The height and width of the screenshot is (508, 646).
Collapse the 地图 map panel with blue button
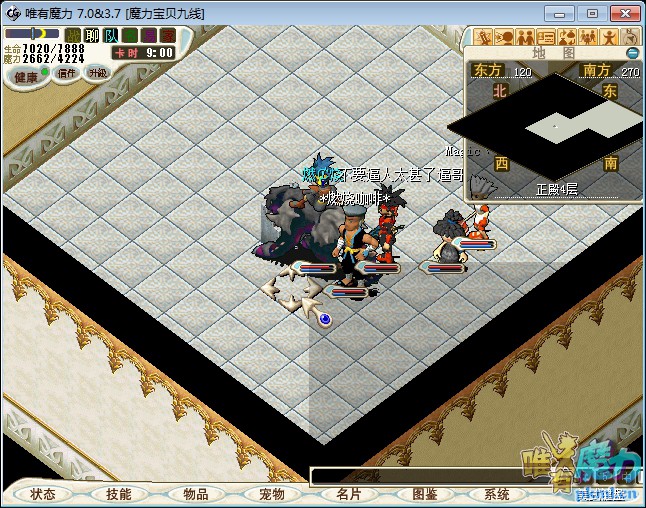click(x=632, y=53)
